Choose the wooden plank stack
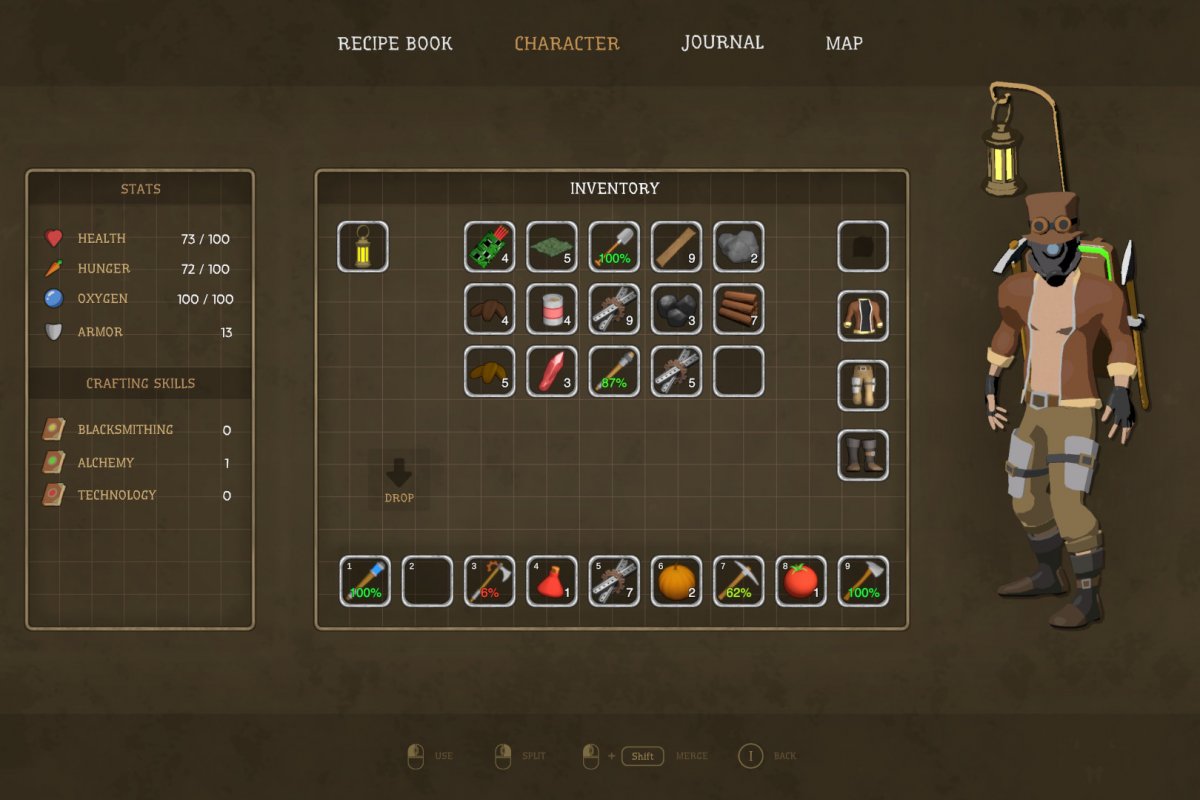The width and height of the screenshot is (1200, 800). [676, 246]
